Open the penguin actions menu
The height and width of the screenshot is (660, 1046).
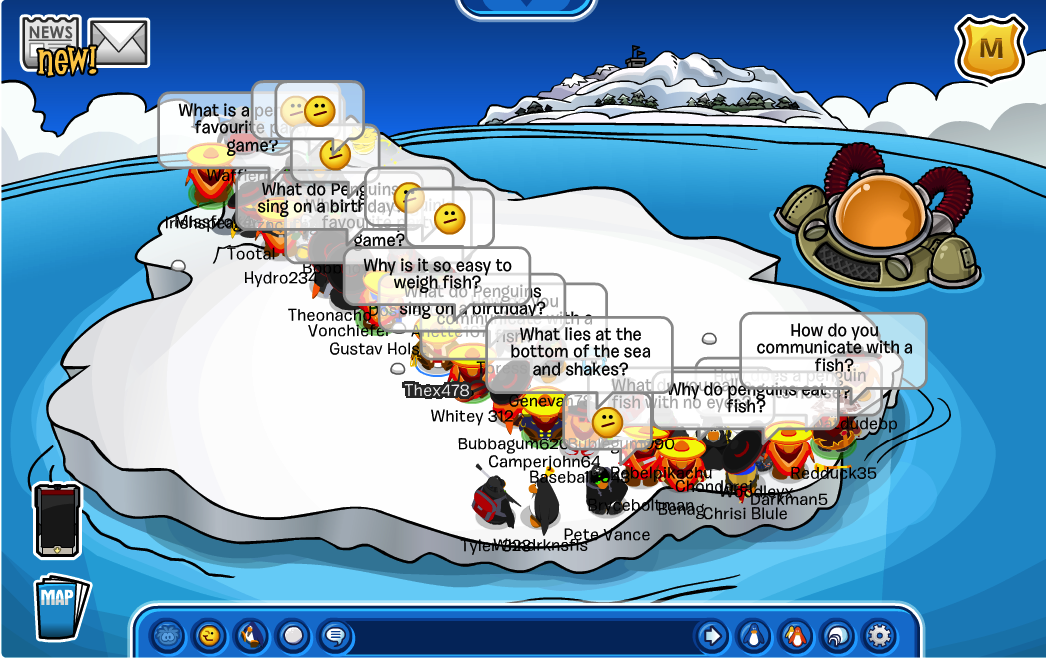click(251, 635)
